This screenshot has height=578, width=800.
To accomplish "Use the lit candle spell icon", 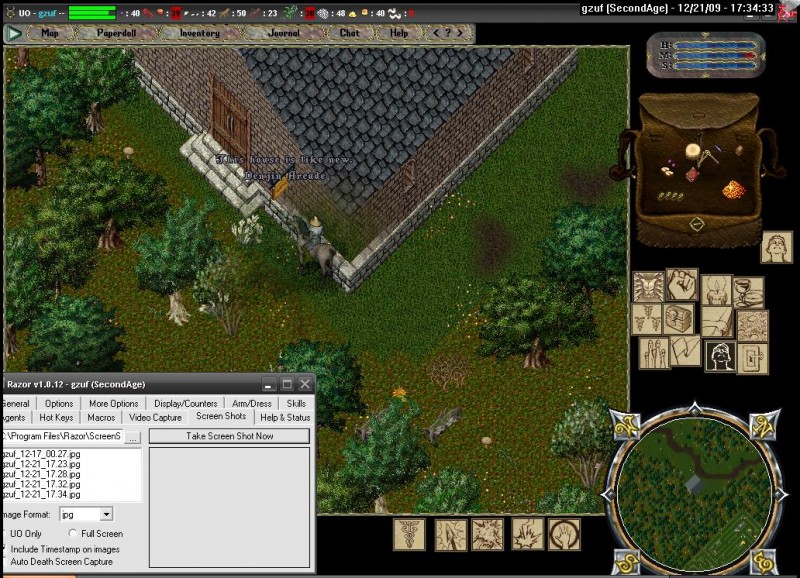I will pyautogui.click(x=716, y=290).
